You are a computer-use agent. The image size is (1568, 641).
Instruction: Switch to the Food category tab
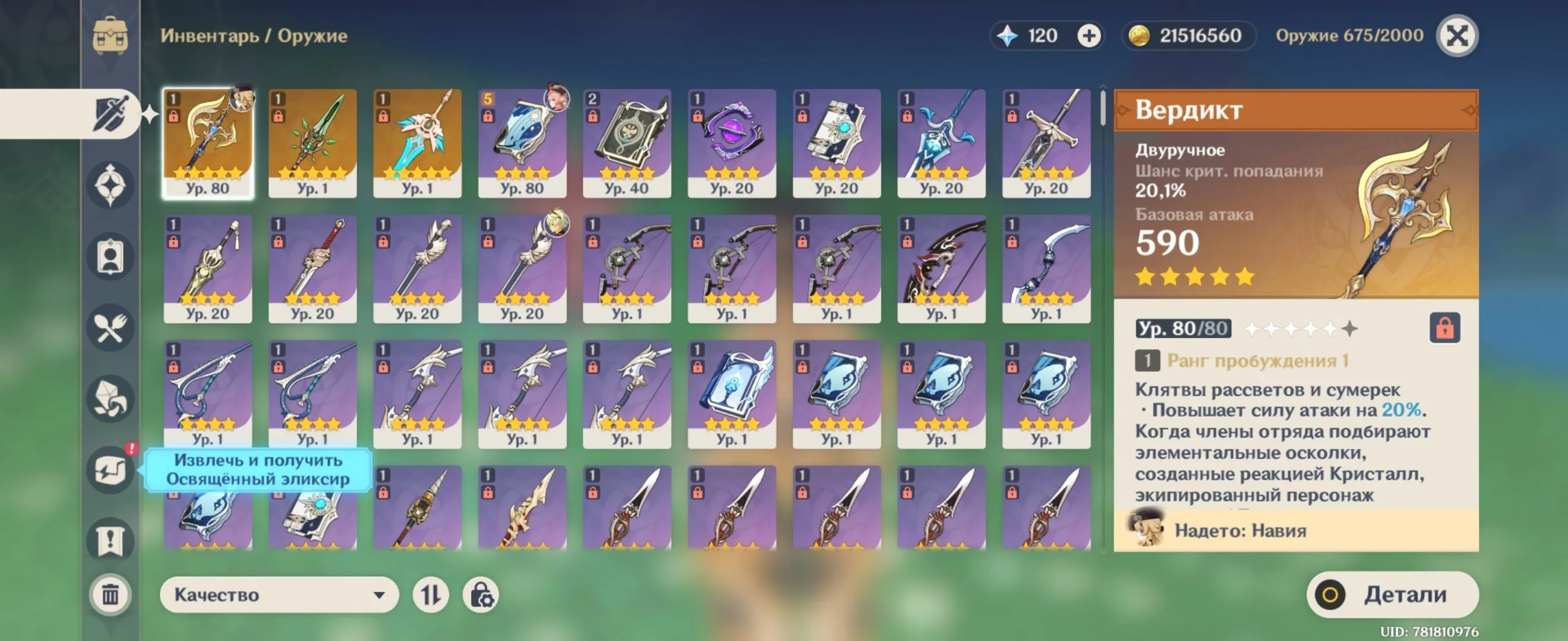(110, 328)
